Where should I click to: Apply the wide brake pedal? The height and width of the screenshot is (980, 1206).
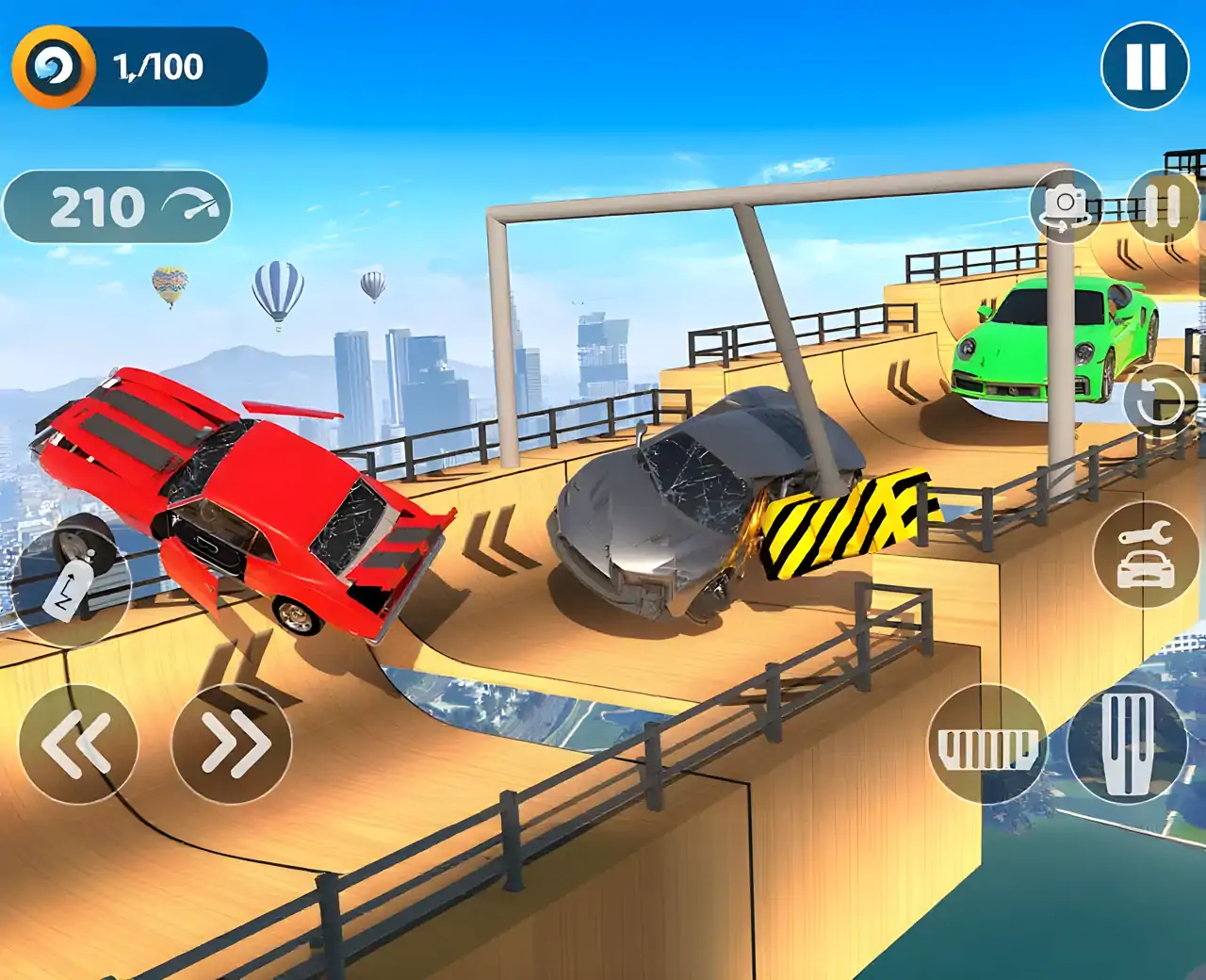pyautogui.click(x=986, y=745)
